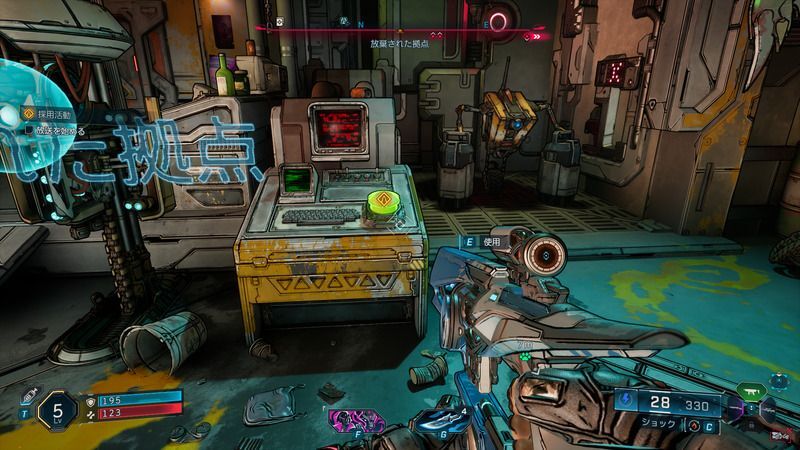Click the 放送を始める objective checkbox
The height and width of the screenshot is (450, 800).
coord(27,130)
